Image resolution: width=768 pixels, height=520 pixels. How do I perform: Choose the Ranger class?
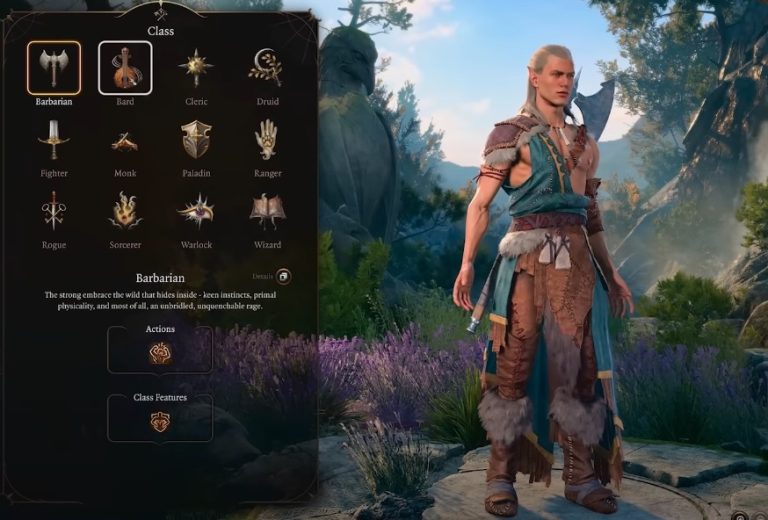pos(267,140)
